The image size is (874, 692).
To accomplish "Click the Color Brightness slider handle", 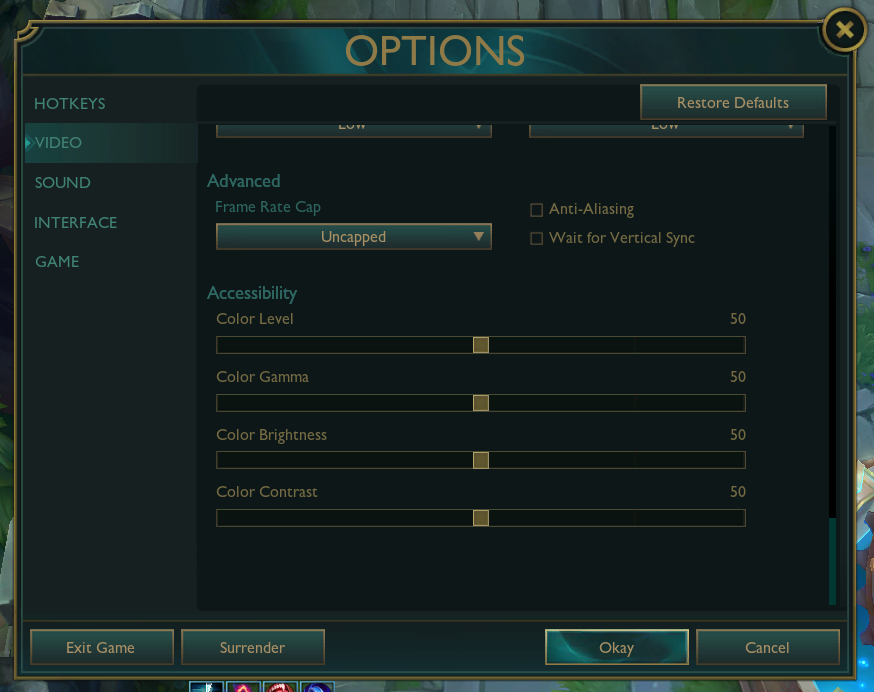I will click(481, 460).
